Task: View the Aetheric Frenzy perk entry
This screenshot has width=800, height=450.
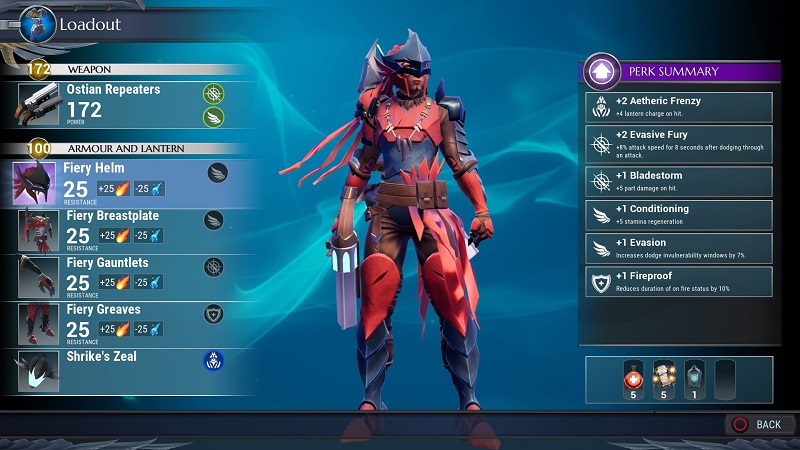Action: click(x=679, y=107)
